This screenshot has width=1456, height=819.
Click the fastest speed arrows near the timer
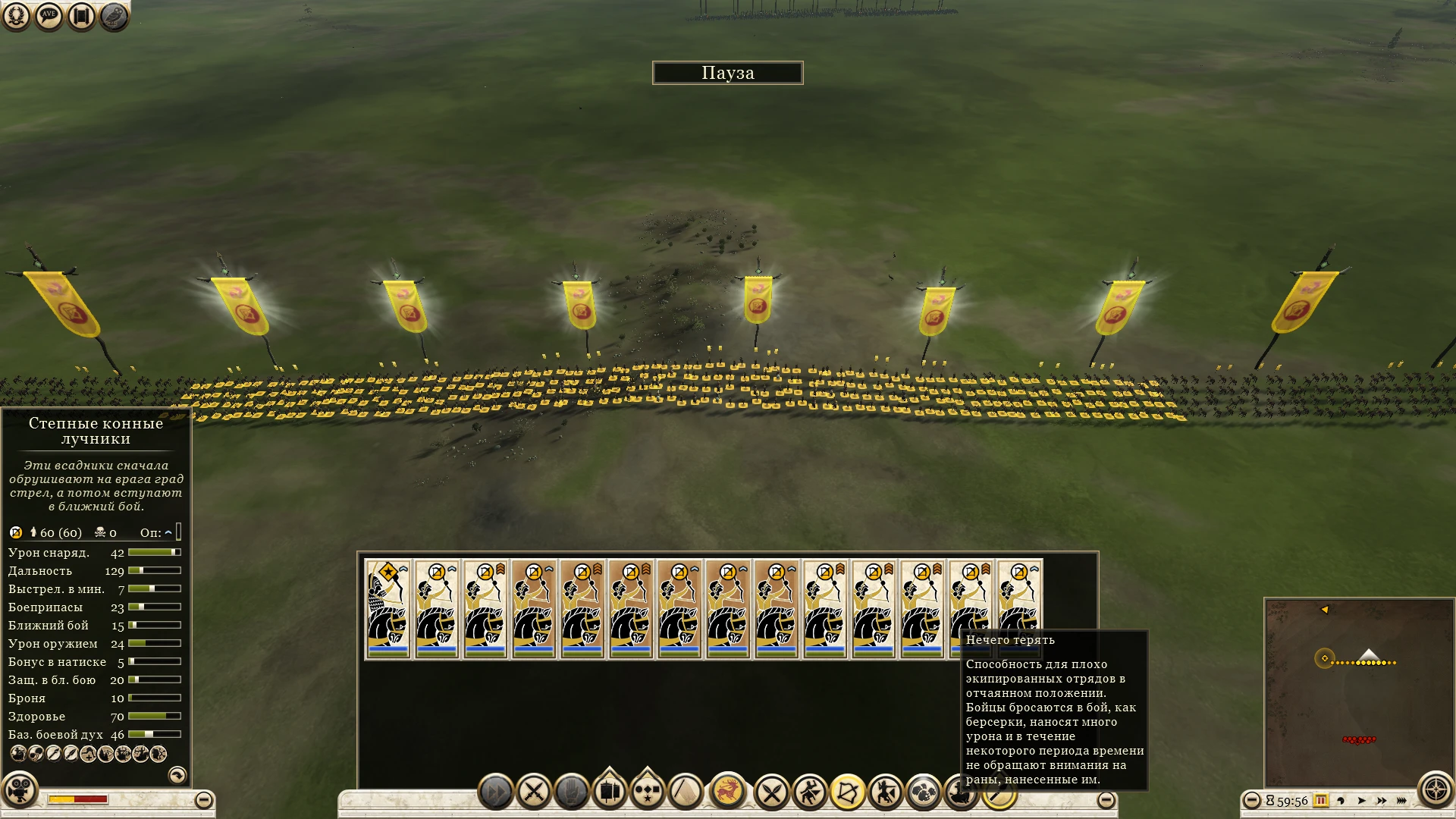[1401, 801]
